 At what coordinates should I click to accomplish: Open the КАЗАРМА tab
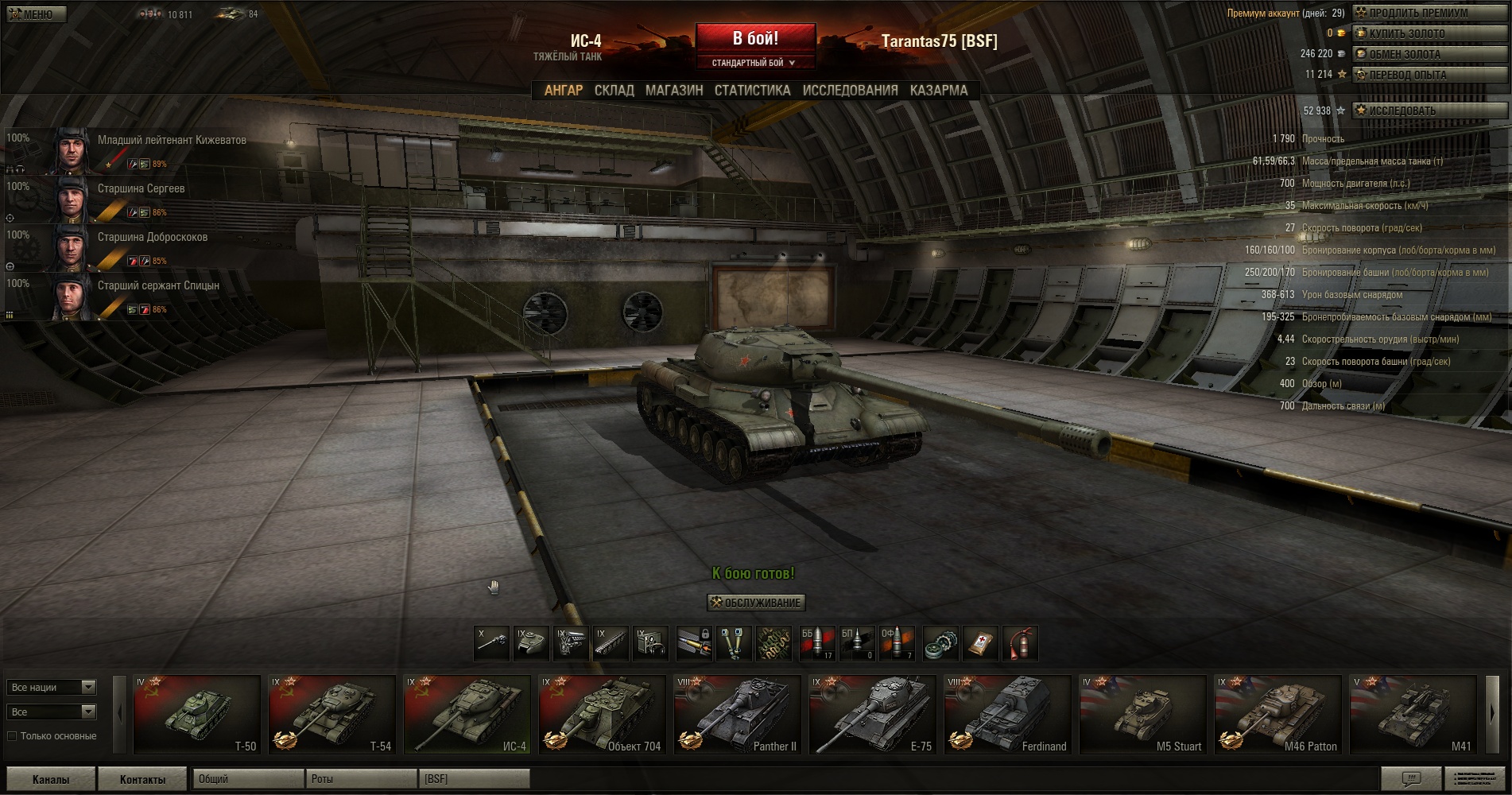(x=939, y=91)
